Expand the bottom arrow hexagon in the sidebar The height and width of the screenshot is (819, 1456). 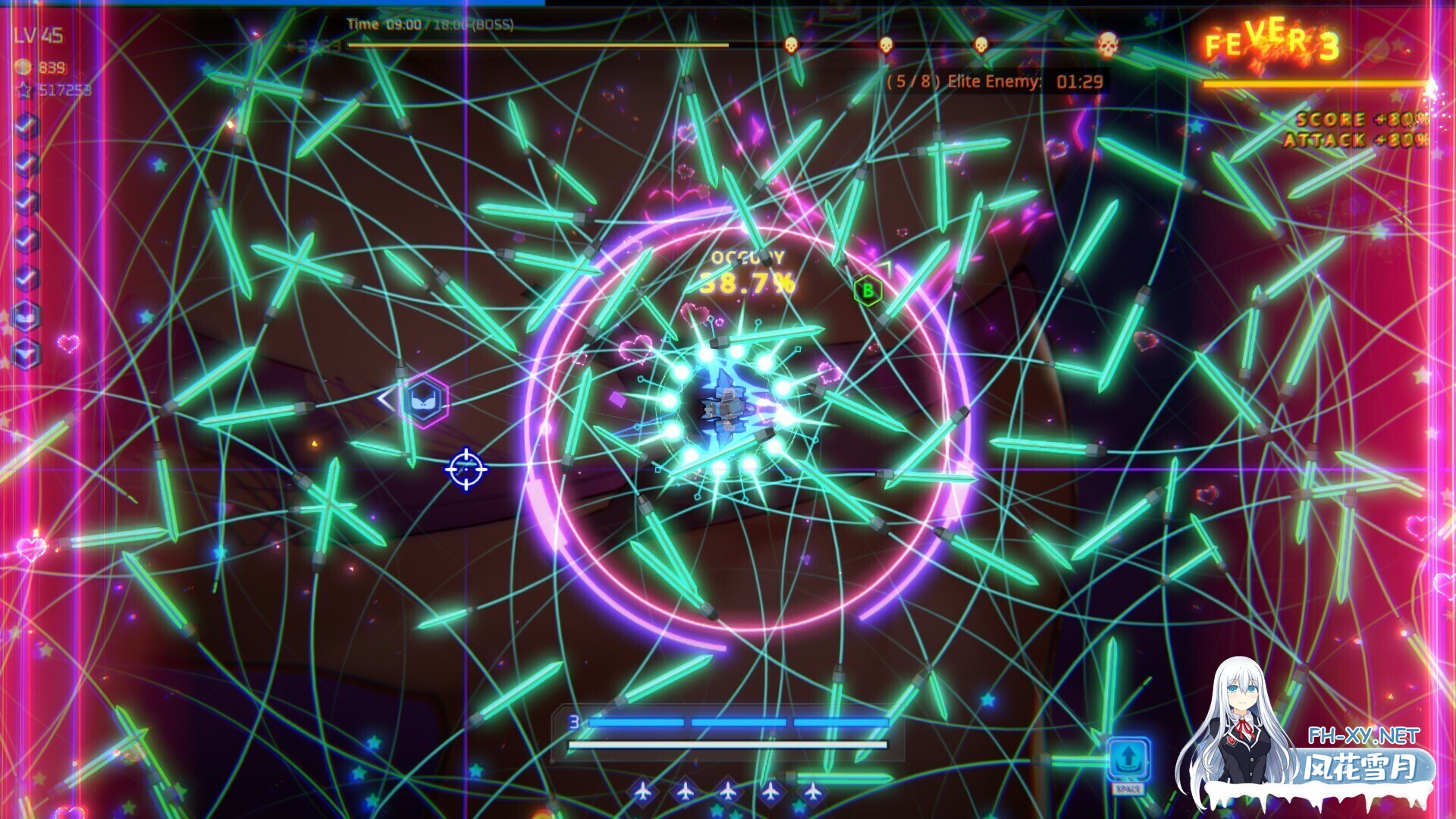point(26,350)
